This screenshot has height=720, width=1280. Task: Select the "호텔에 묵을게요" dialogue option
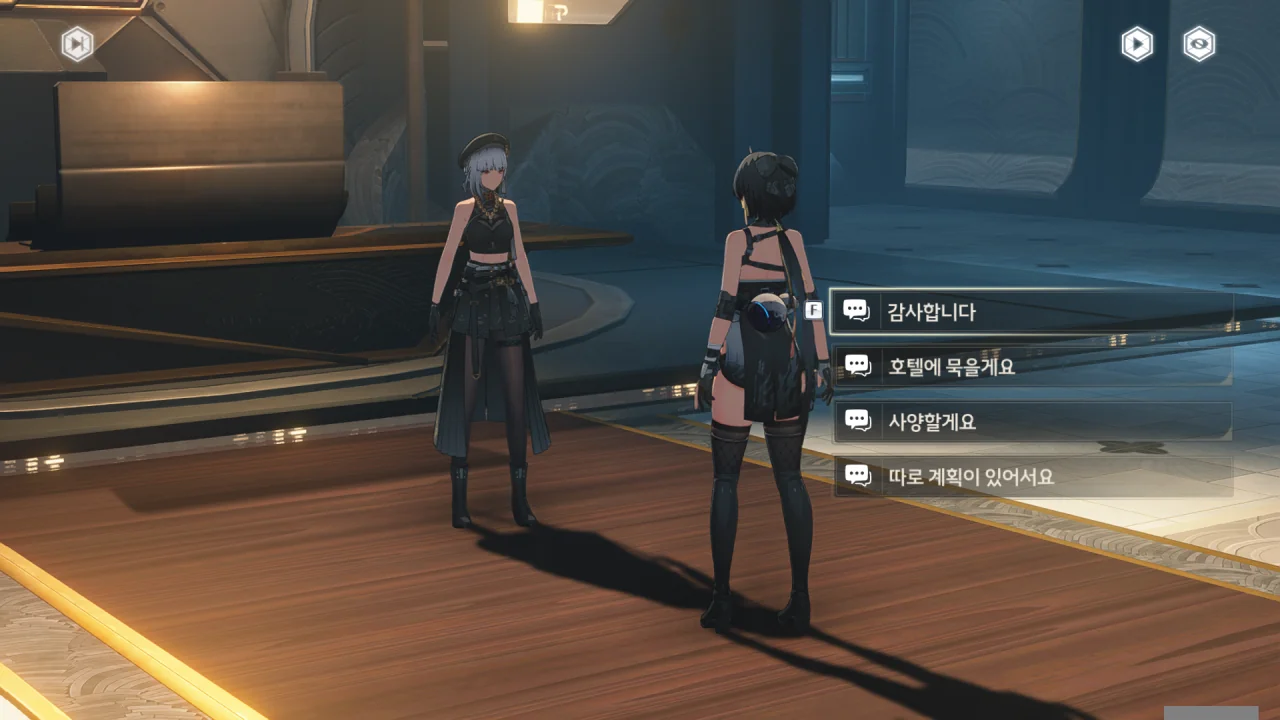point(1030,367)
